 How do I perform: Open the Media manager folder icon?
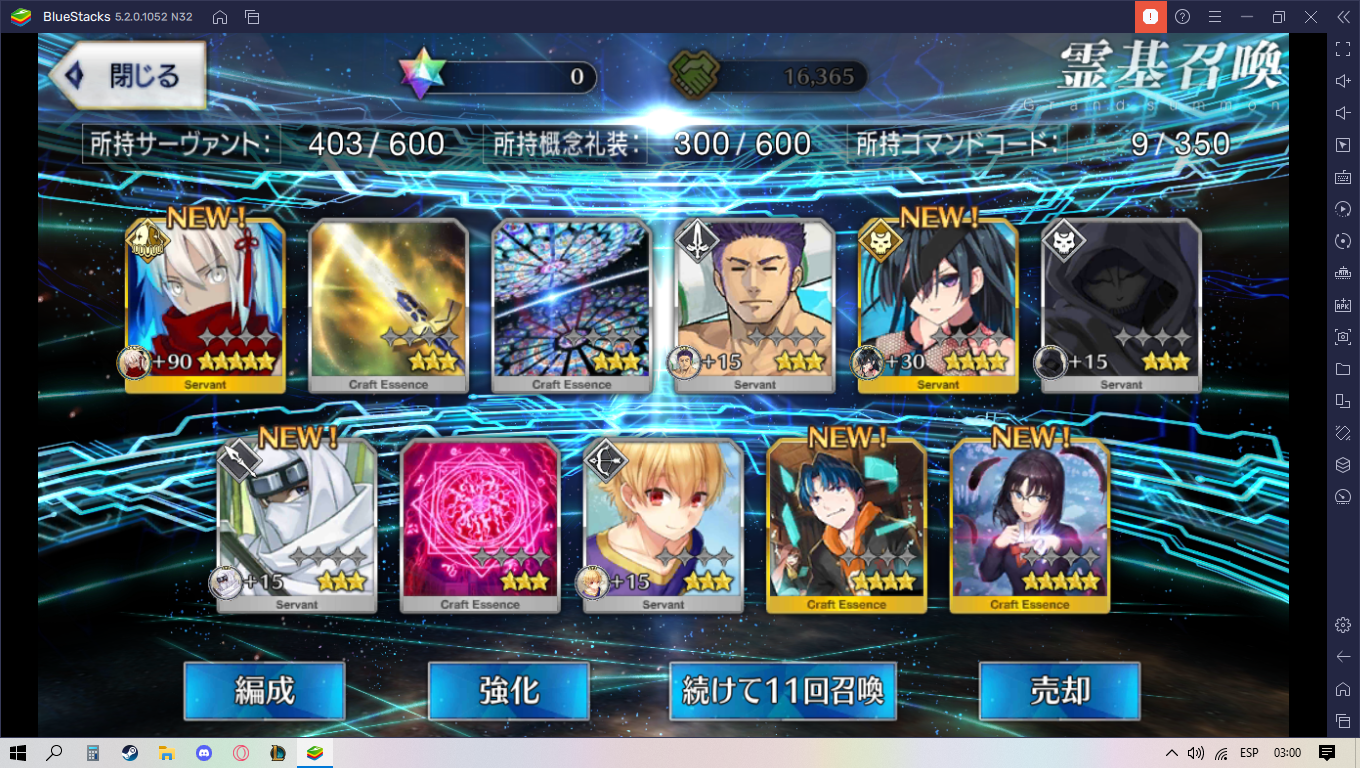coord(1343,369)
